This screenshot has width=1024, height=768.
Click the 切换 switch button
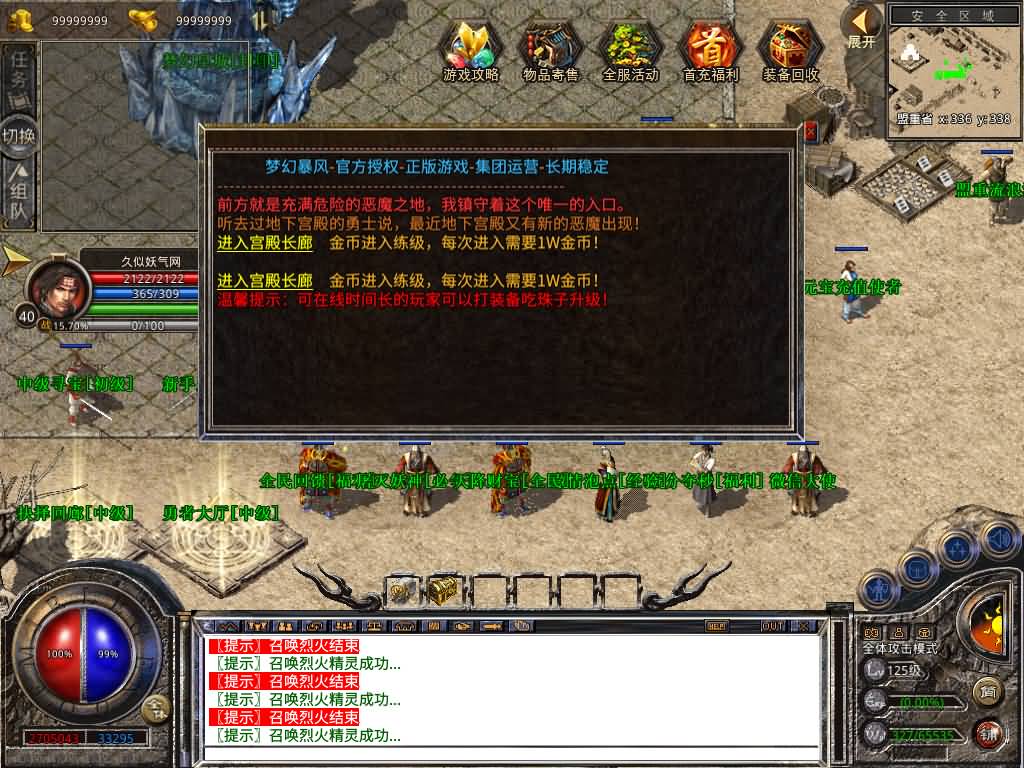(19, 135)
